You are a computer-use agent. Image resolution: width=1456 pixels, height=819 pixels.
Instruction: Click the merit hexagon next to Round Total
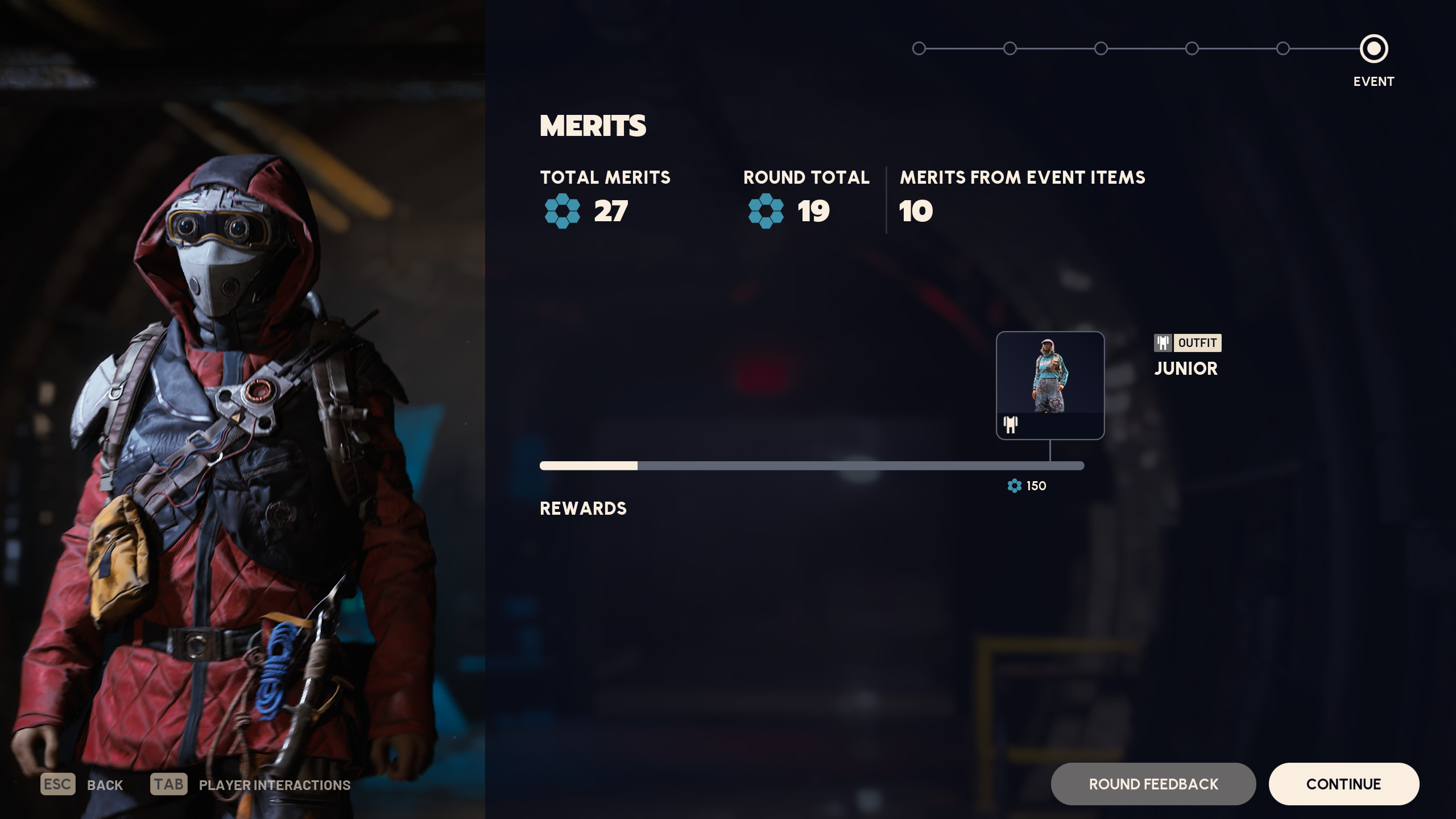(x=765, y=212)
